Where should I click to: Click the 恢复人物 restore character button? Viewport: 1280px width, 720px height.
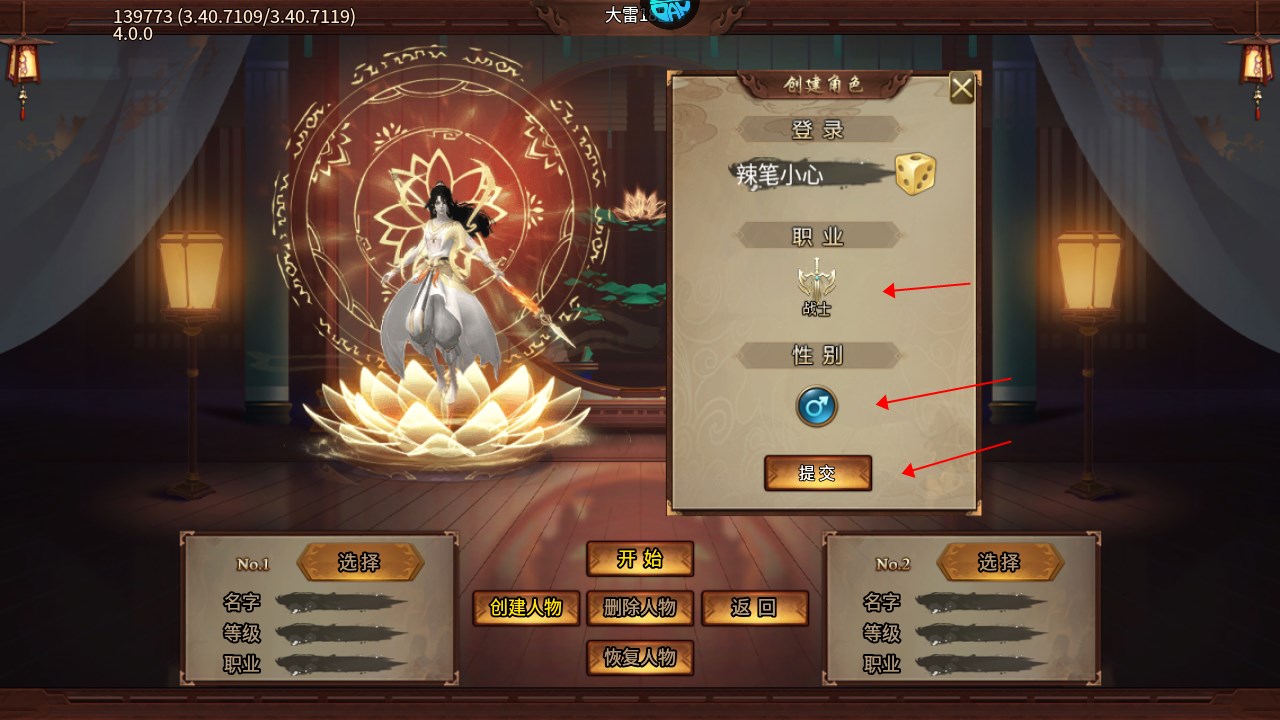640,658
